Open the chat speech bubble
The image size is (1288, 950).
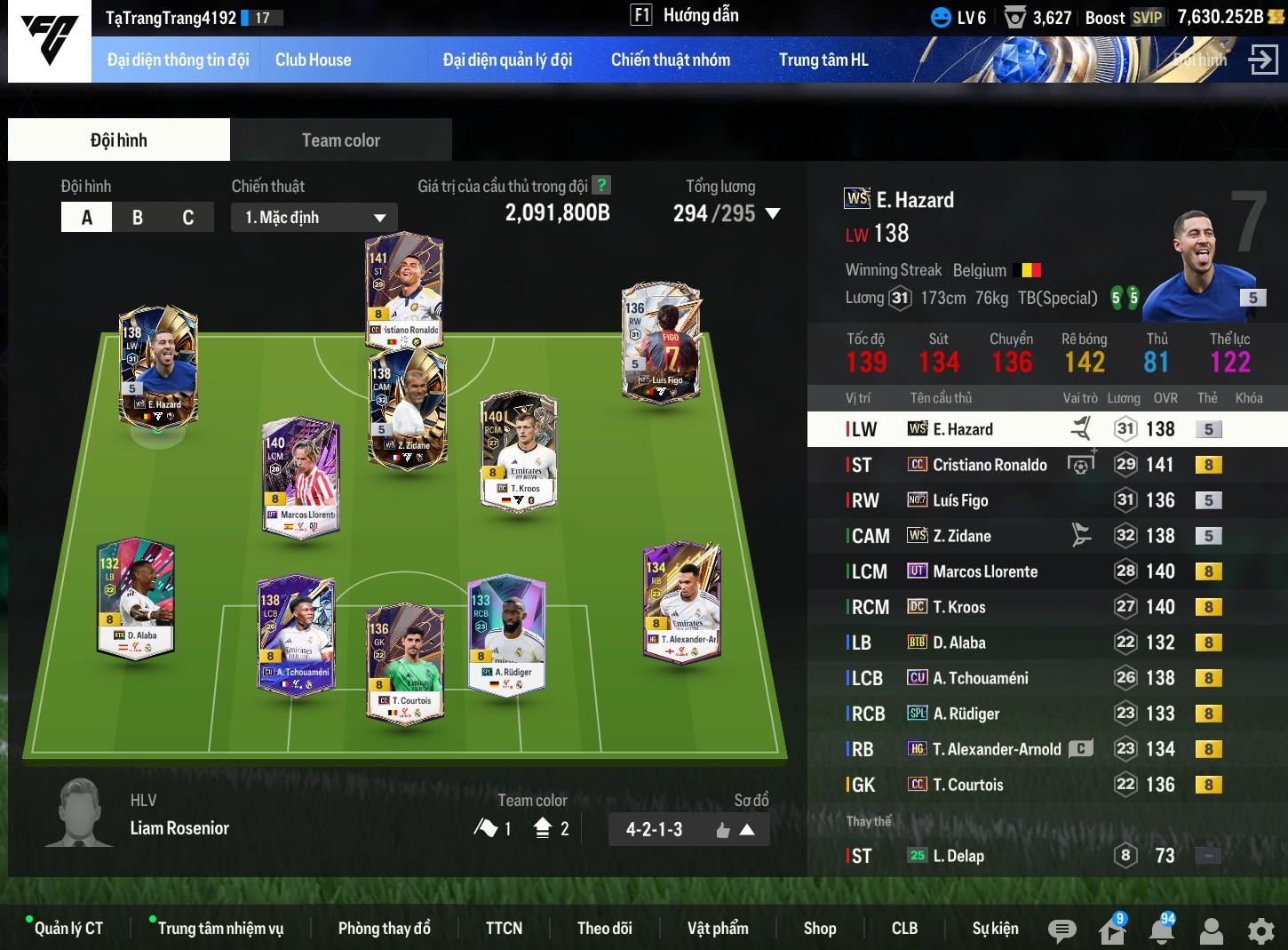(x=1061, y=930)
